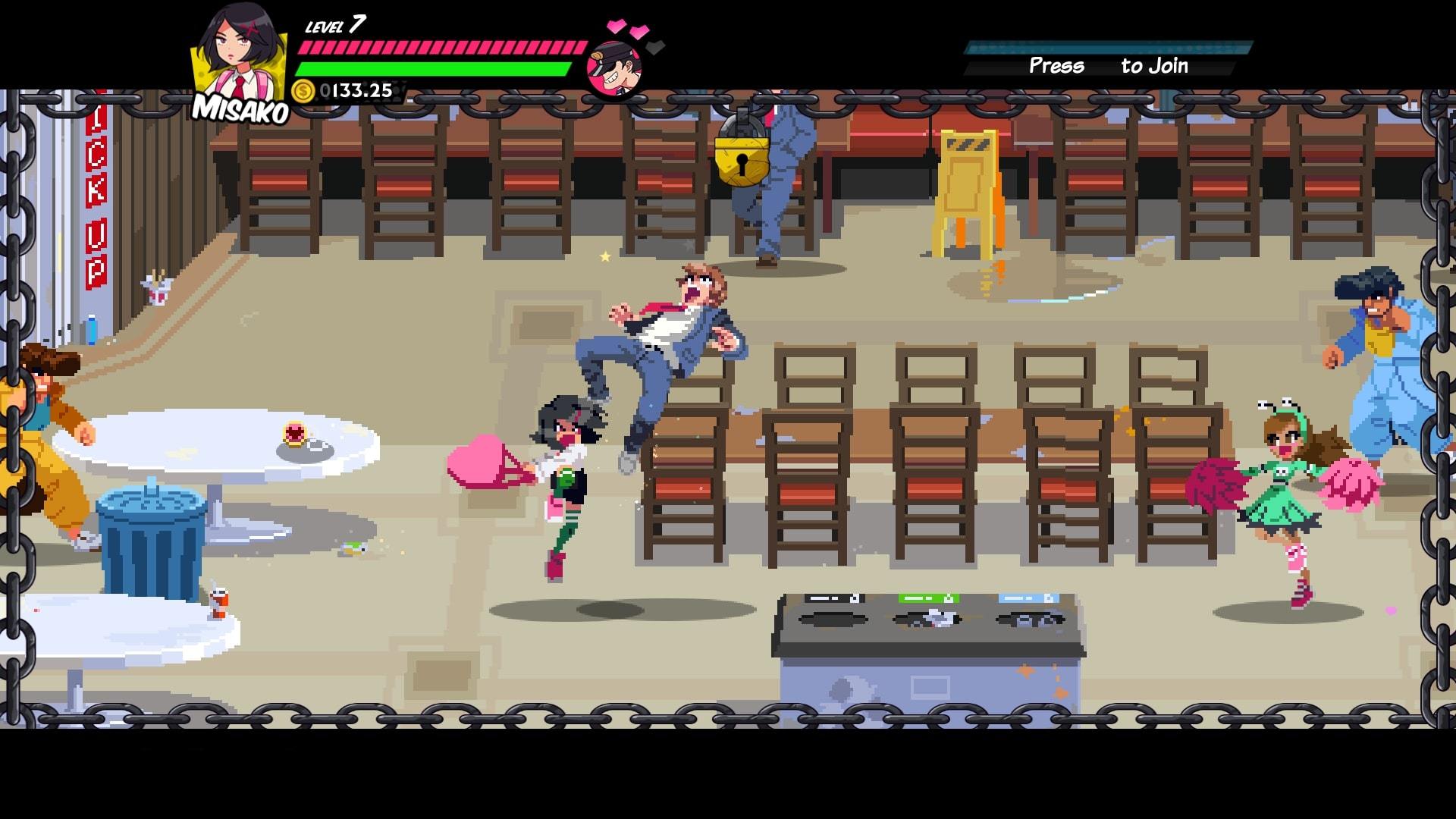Click the red soda can near the trash bin
The height and width of the screenshot is (819, 1456).
218,603
